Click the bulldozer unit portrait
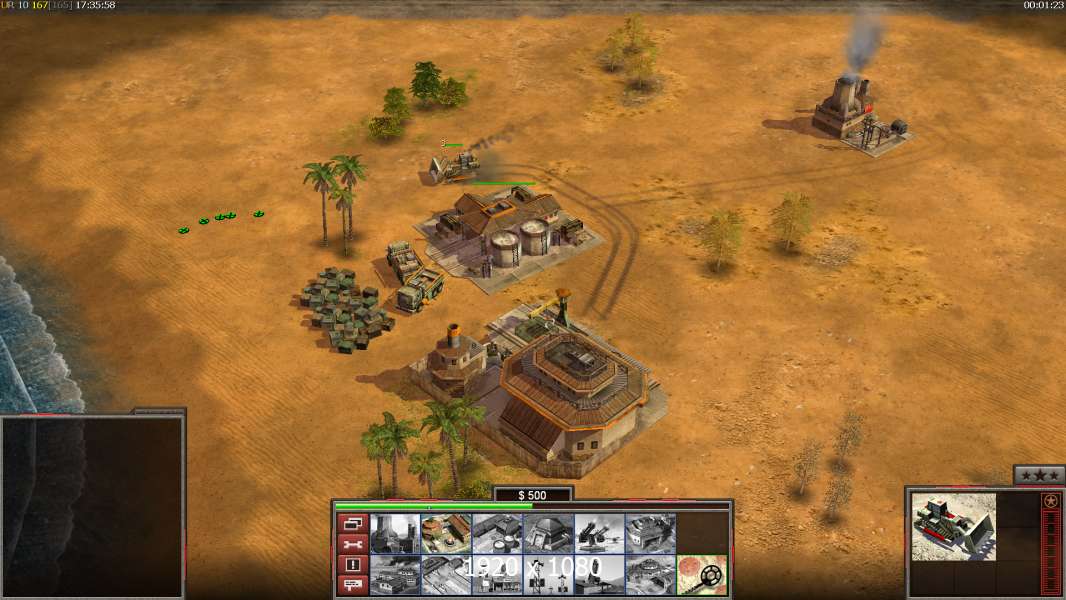This screenshot has height=600, width=1066. (954, 526)
